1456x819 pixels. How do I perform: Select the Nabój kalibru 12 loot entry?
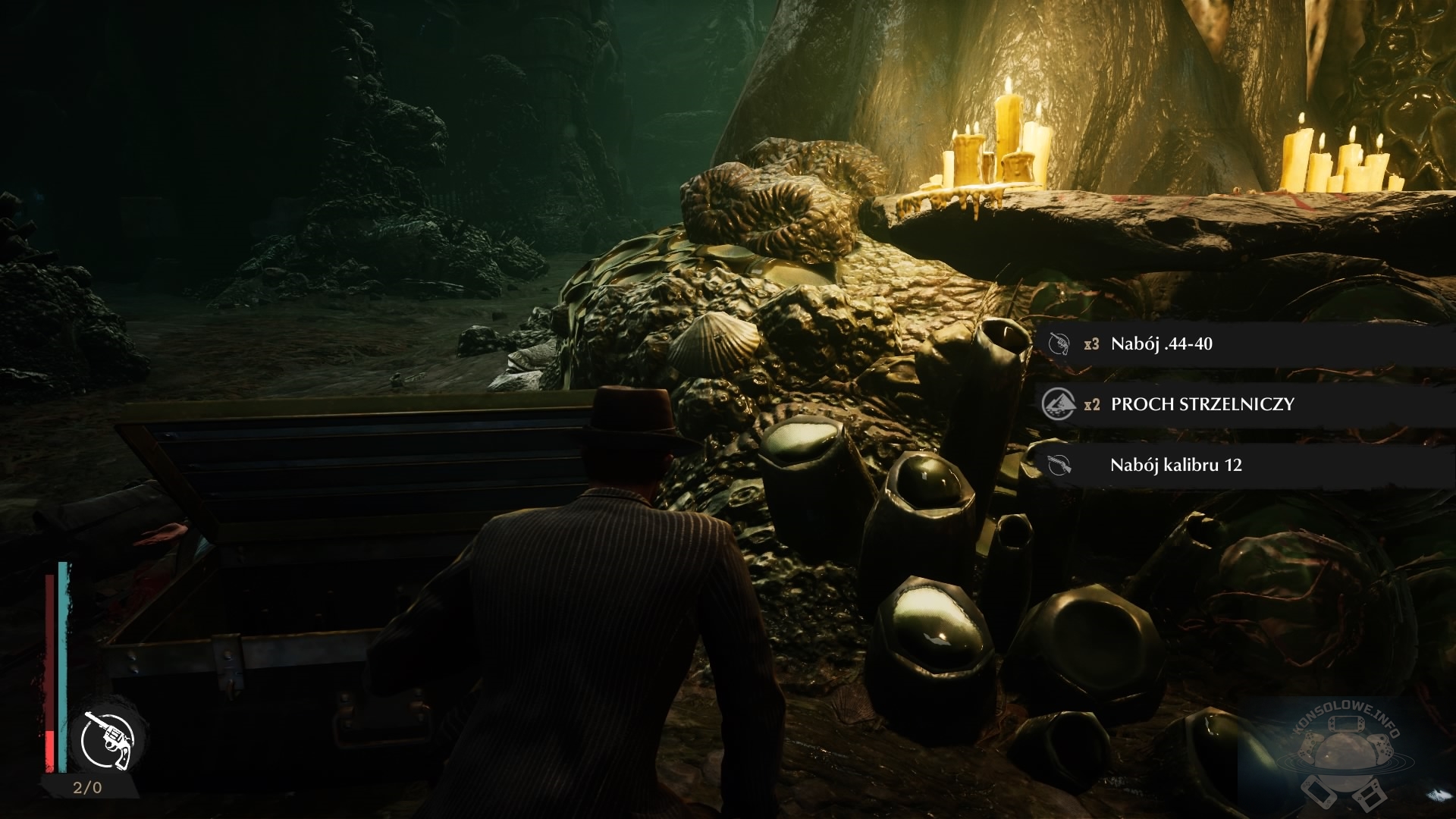click(x=1175, y=465)
